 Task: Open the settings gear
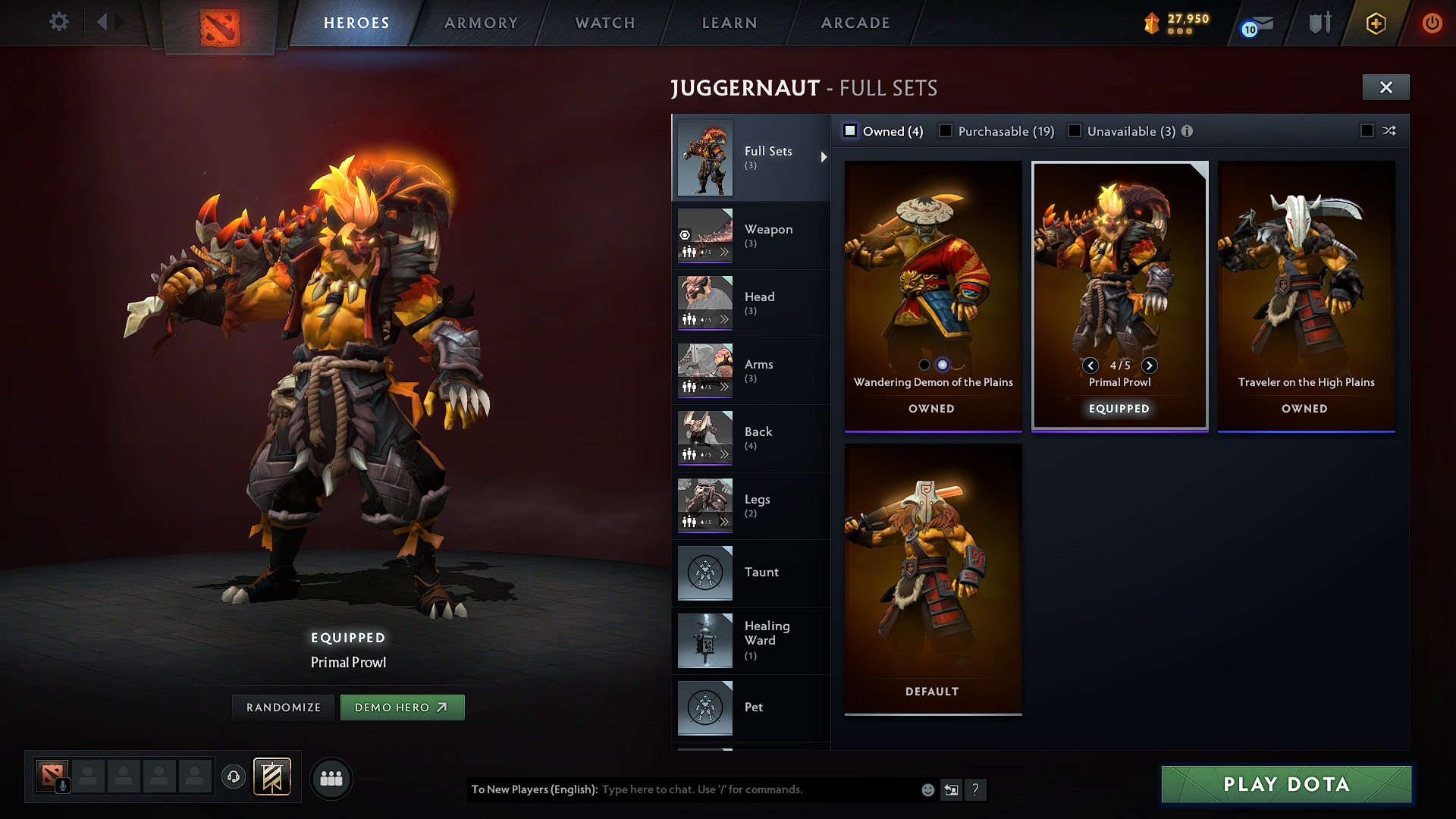pos(59,21)
